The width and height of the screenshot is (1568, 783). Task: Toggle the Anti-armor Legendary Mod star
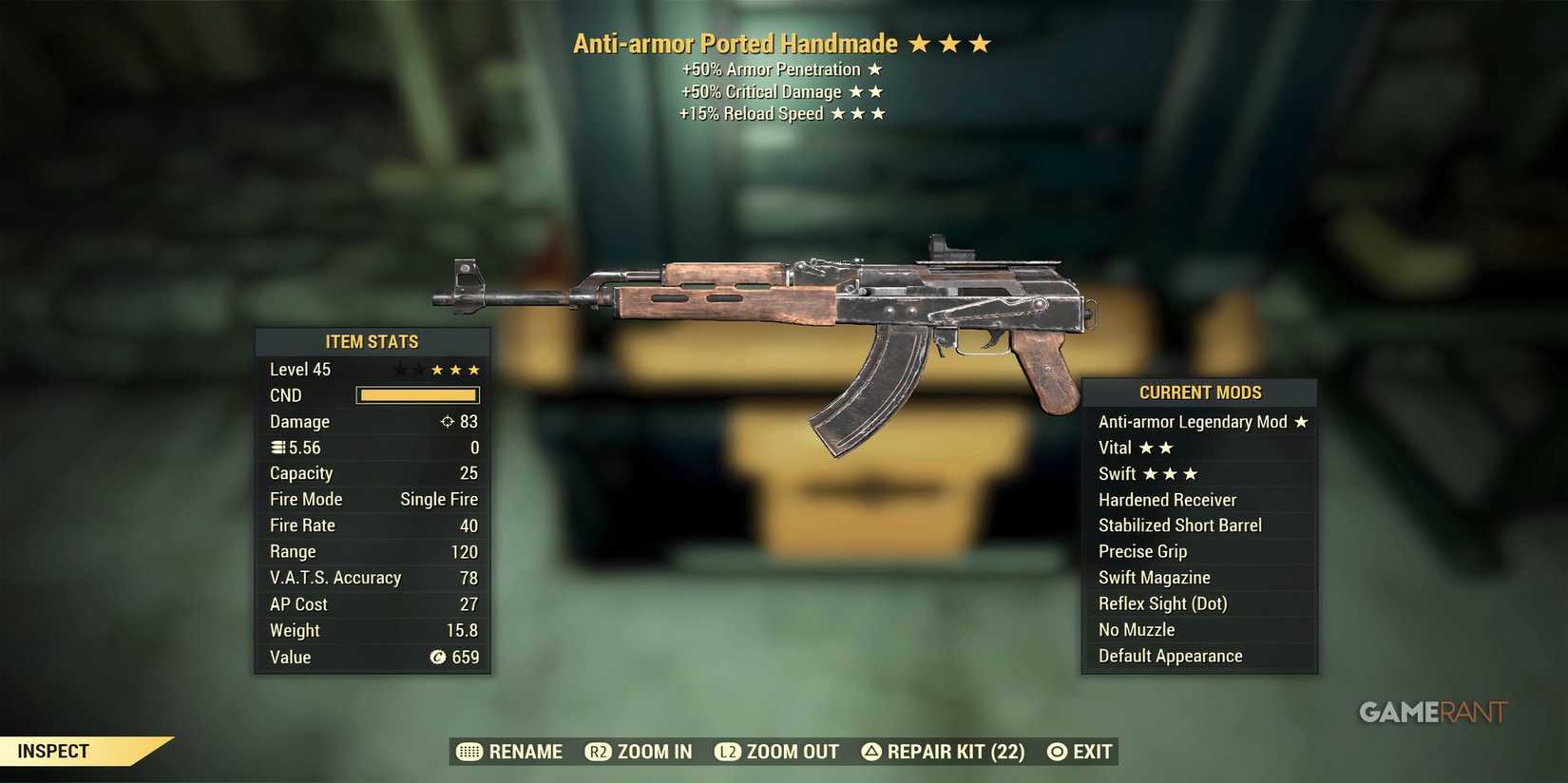point(1301,422)
